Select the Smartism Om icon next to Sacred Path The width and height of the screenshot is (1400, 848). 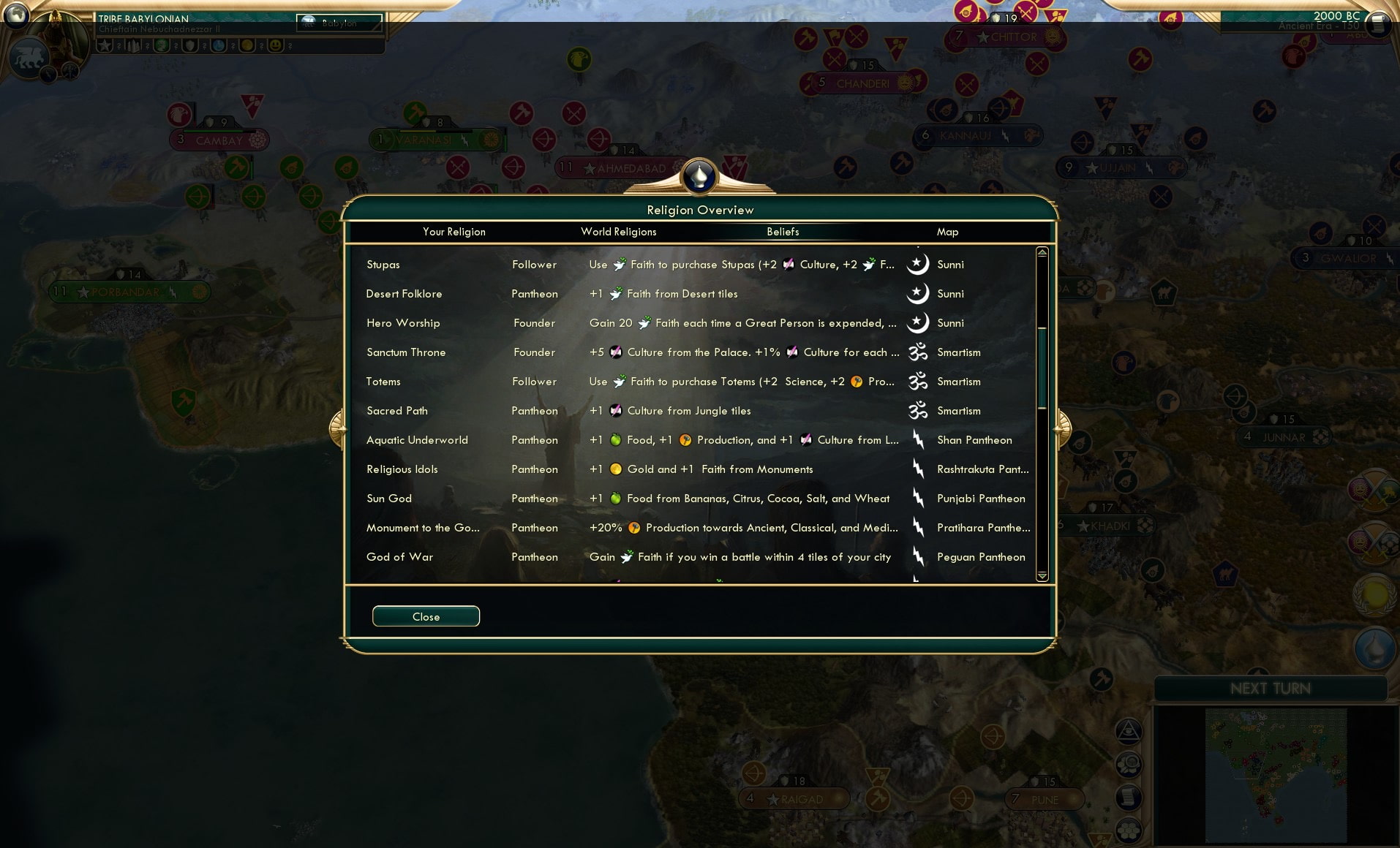[919, 410]
